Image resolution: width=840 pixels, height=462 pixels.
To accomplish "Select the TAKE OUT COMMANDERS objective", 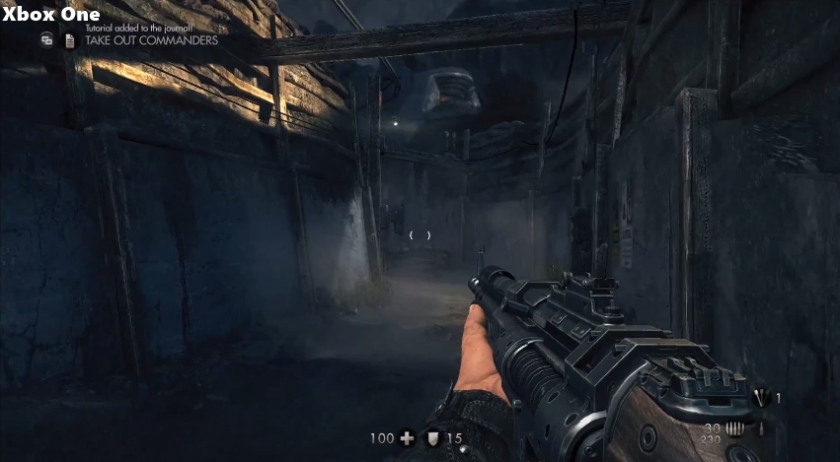I will [152, 41].
